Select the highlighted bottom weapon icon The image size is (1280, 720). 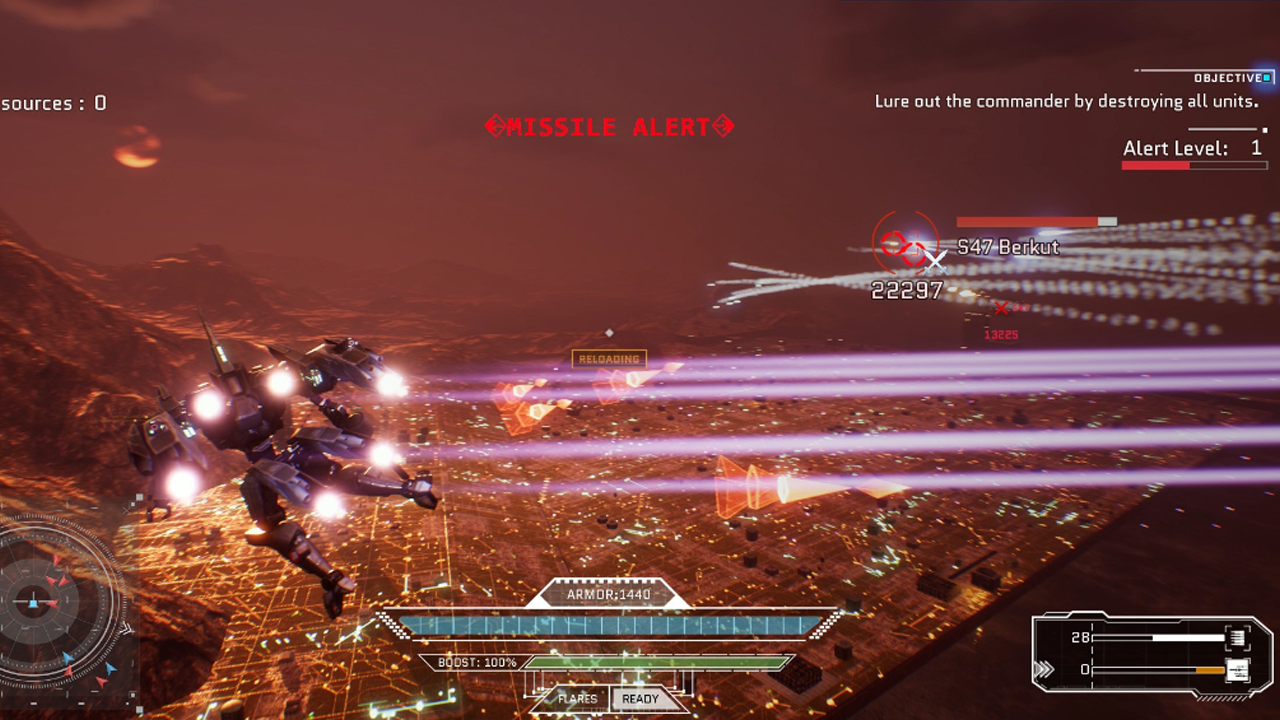[1236, 670]
